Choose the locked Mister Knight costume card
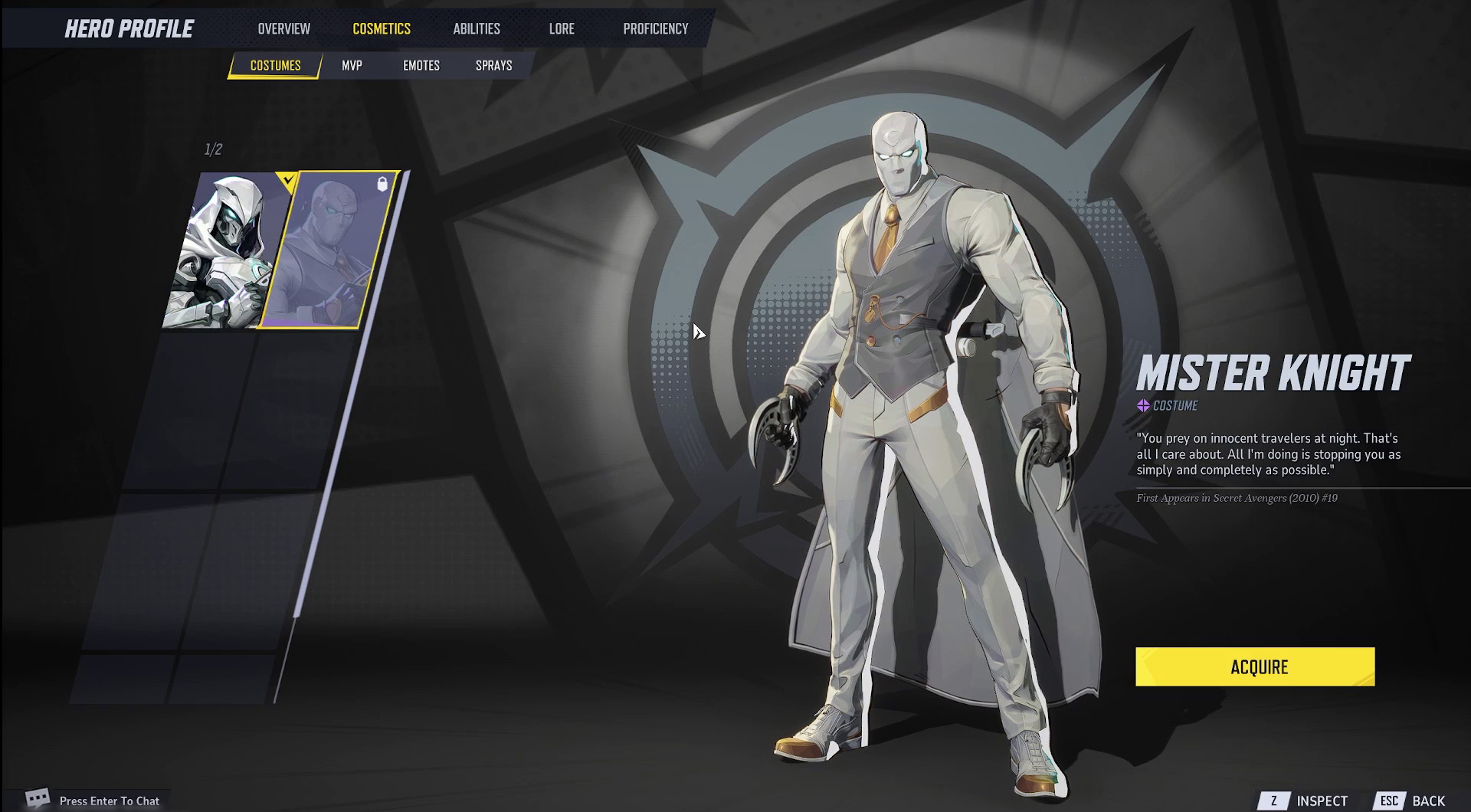The image size is (1471, 812). point(329,251)
